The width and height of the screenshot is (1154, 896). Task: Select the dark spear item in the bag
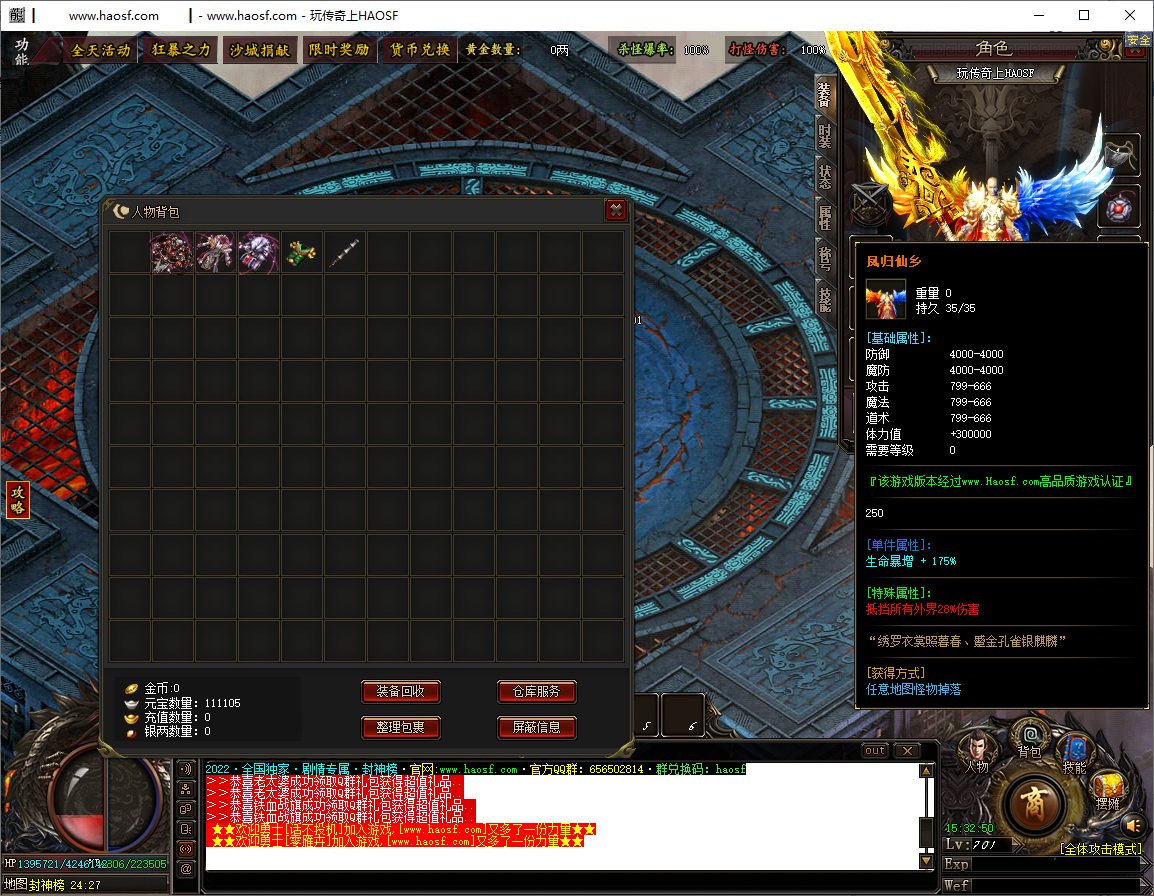click(x=344, y=252)
